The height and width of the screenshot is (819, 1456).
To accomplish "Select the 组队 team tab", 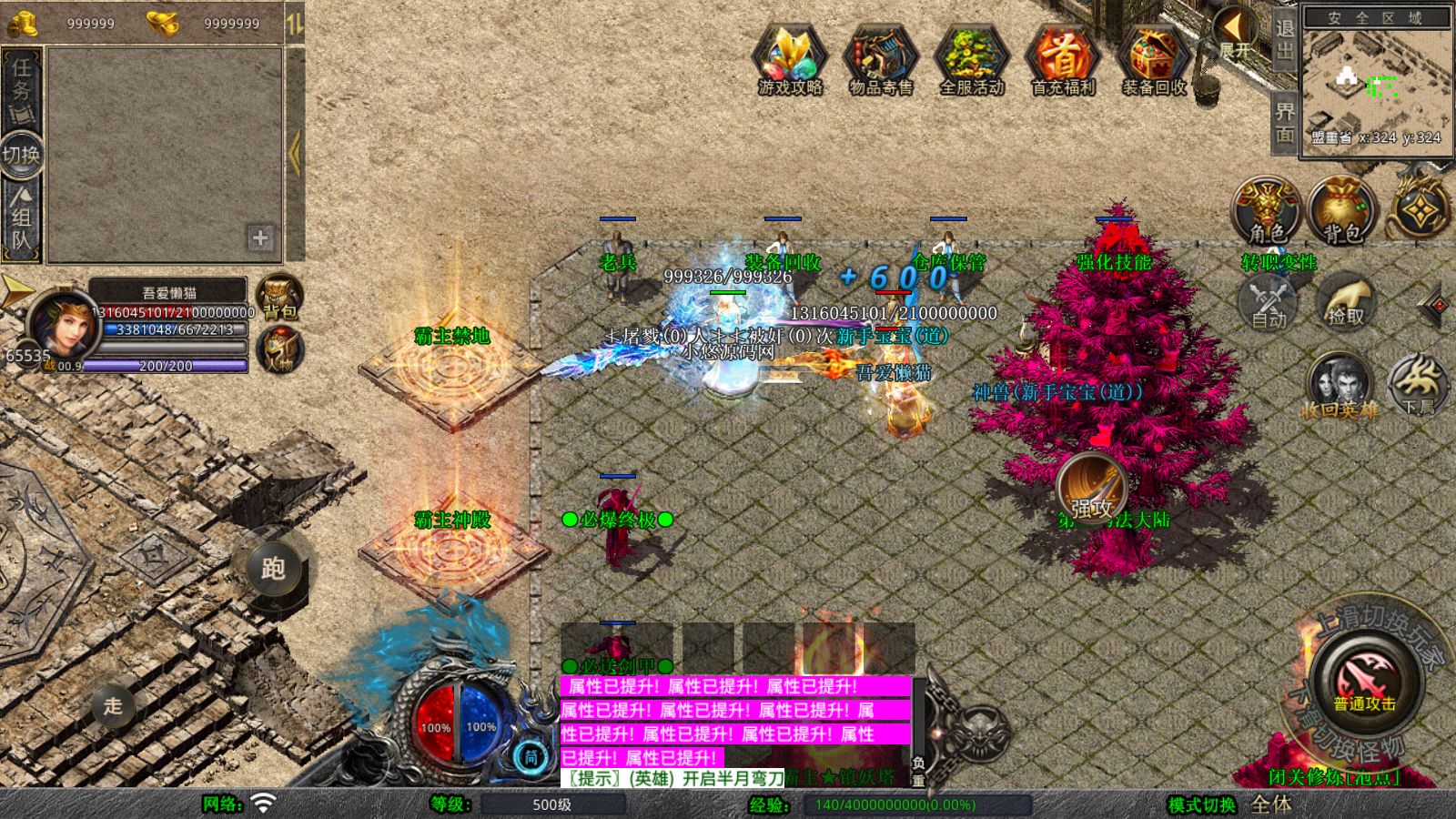I will click(x=21, y=217).
